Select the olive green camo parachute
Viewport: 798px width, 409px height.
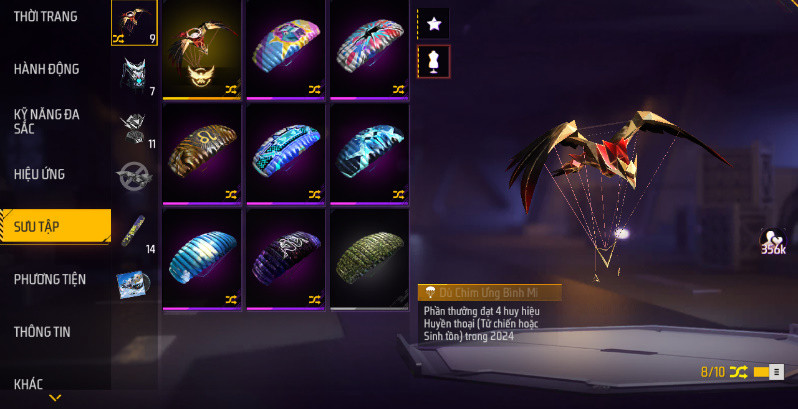[369, 257]
